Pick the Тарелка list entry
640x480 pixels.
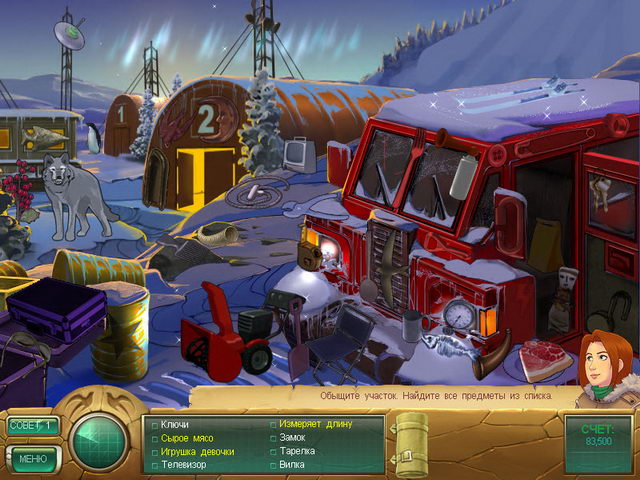tap(297, 451)
